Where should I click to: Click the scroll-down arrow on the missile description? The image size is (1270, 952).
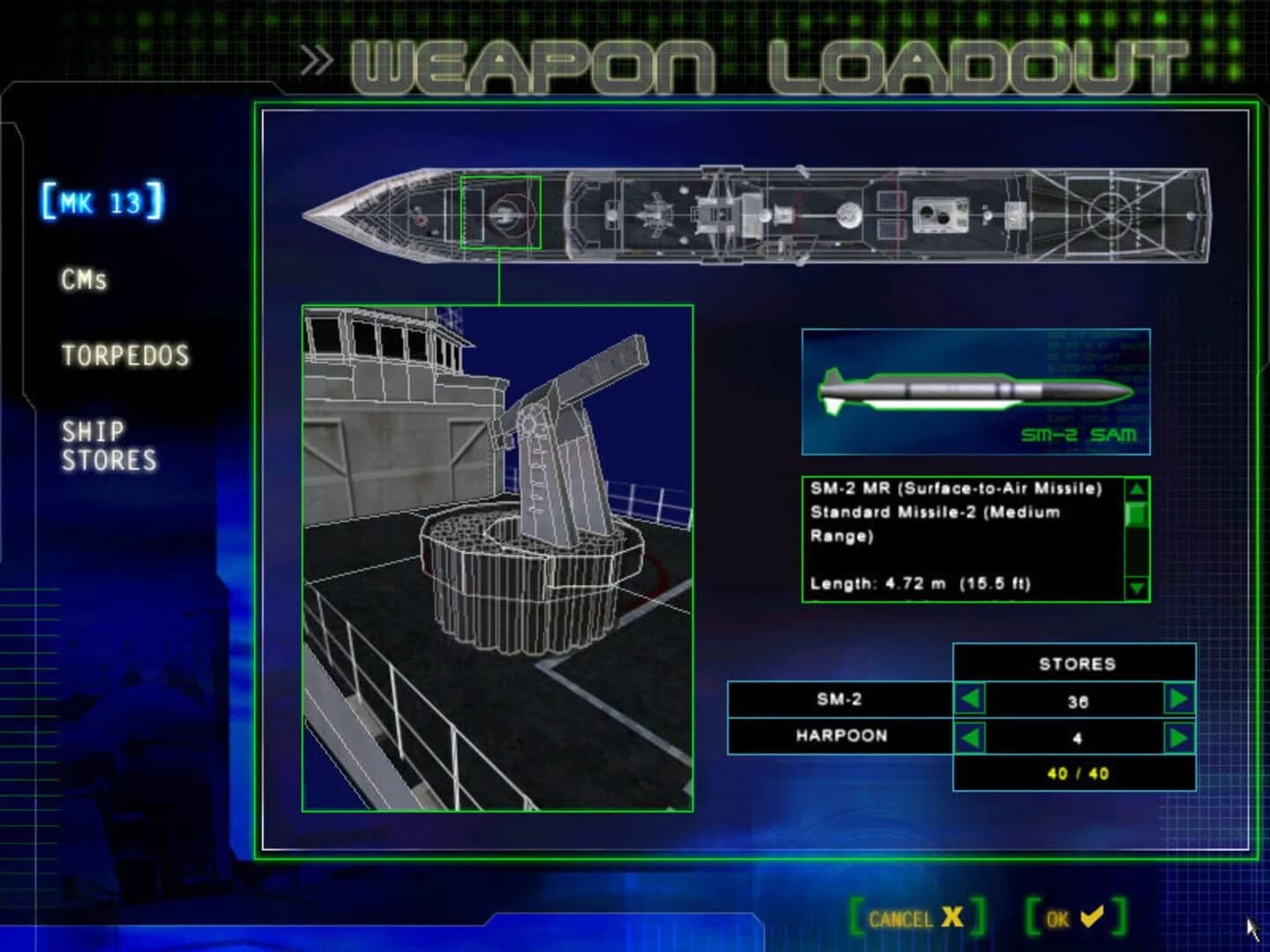pos(1136,586)
